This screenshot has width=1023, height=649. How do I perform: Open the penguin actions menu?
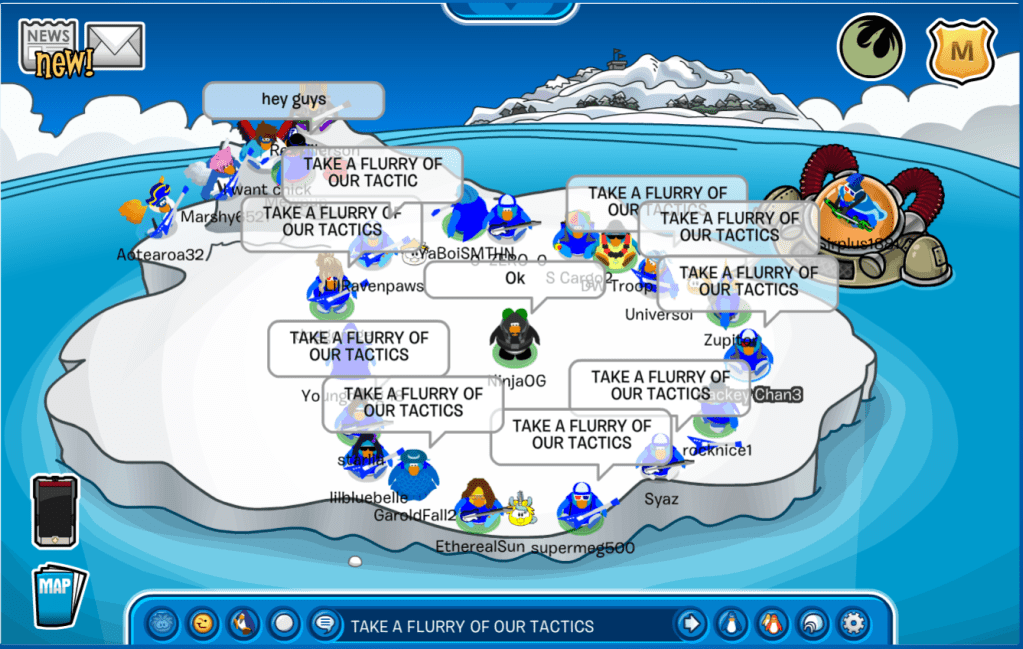243,625
